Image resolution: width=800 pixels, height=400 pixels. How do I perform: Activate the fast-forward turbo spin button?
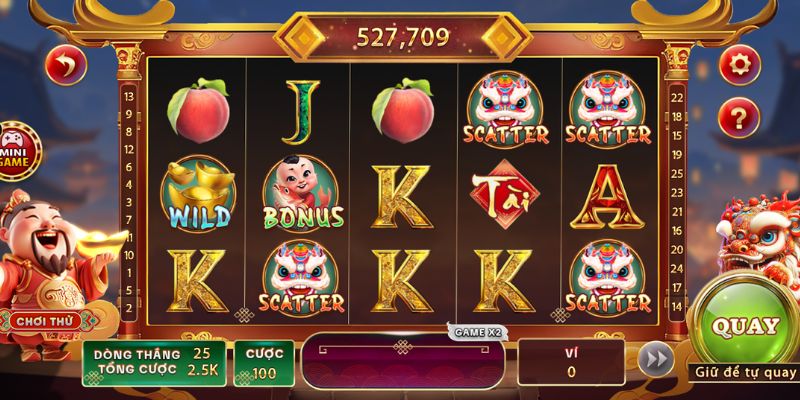(655, 359)
